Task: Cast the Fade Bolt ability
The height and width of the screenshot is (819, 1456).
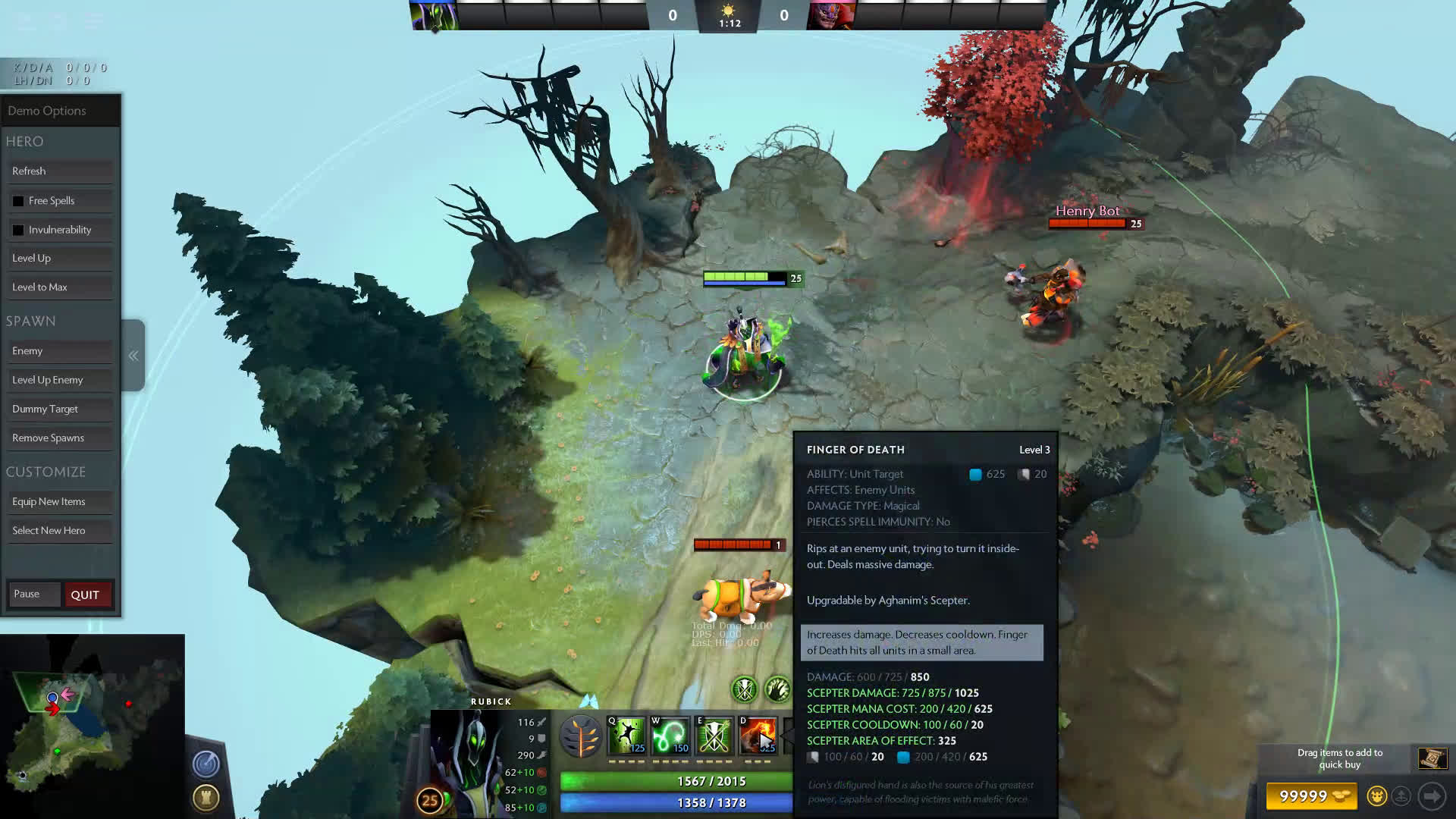Action: 670,736
